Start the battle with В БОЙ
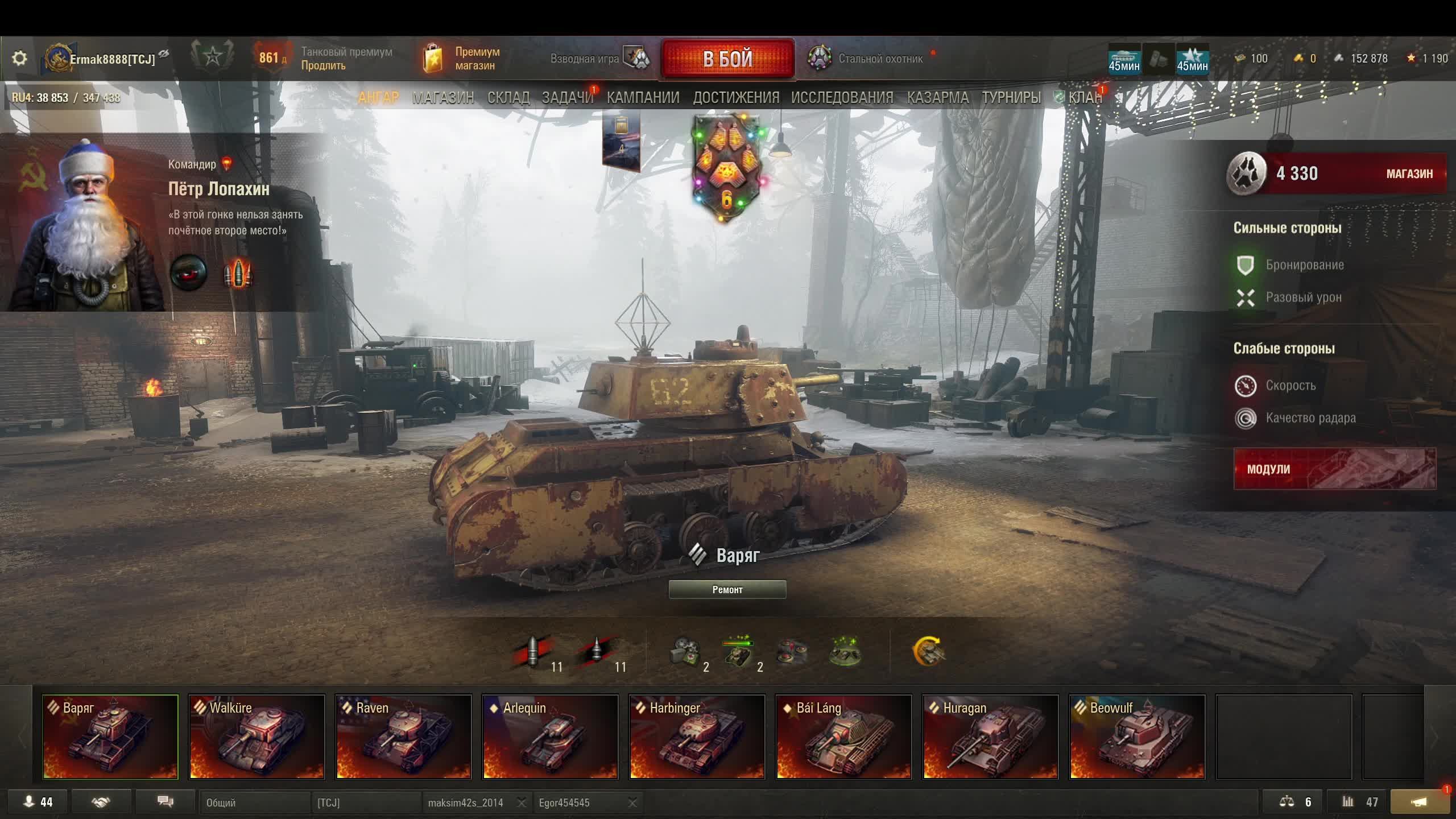 (x=727, y=59)
